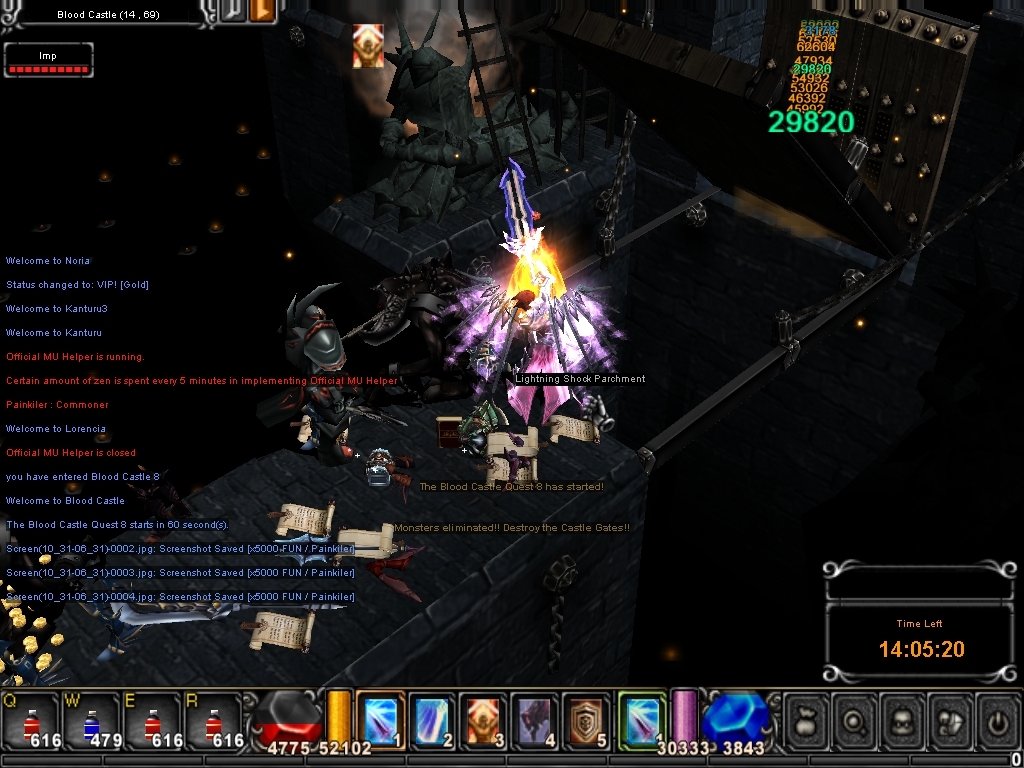The height and width of the screenshot is (768, 1024).
Task: Use the red potion in slot R
Action: point(216,722)
